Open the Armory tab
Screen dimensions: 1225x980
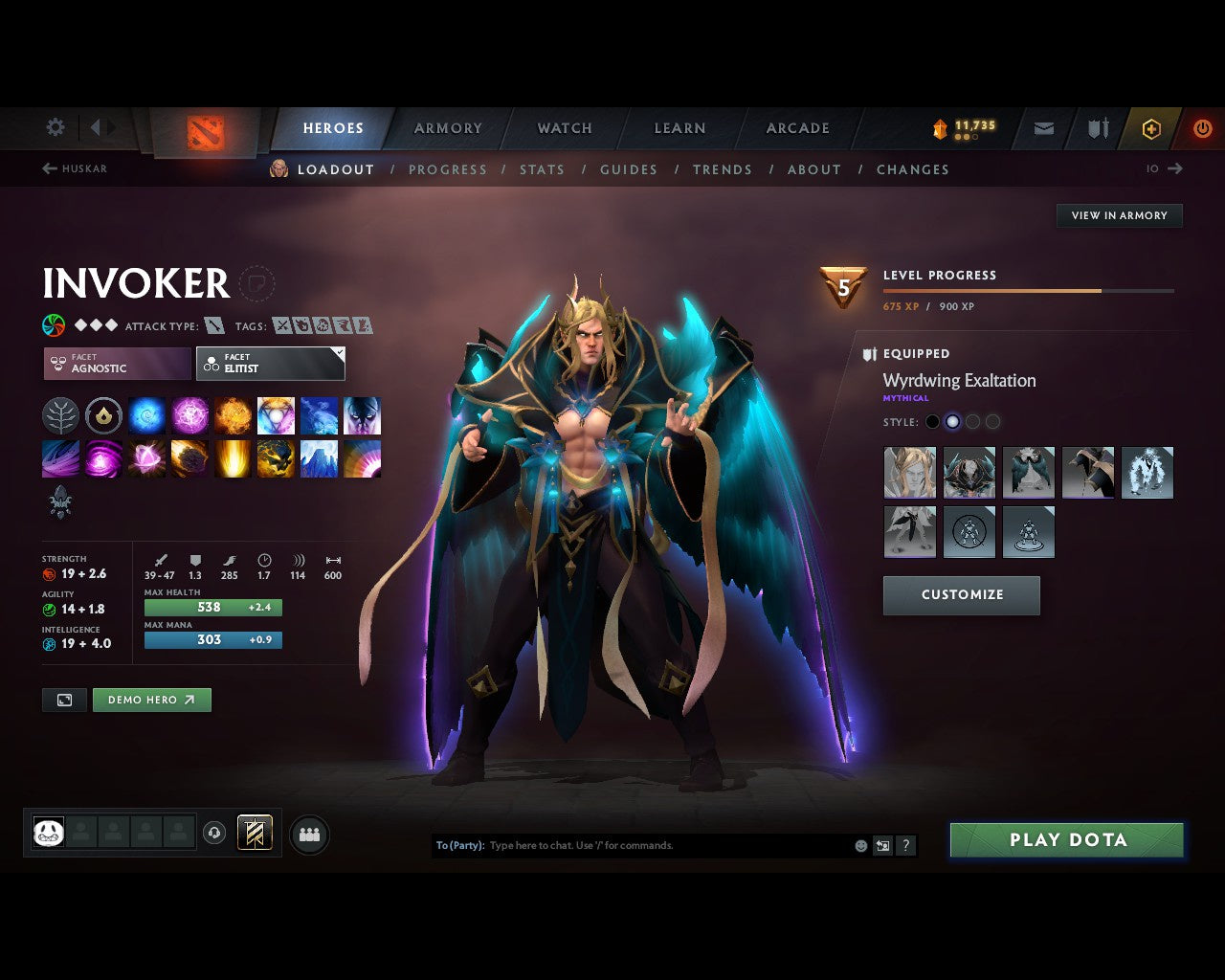tap(447, 128)
